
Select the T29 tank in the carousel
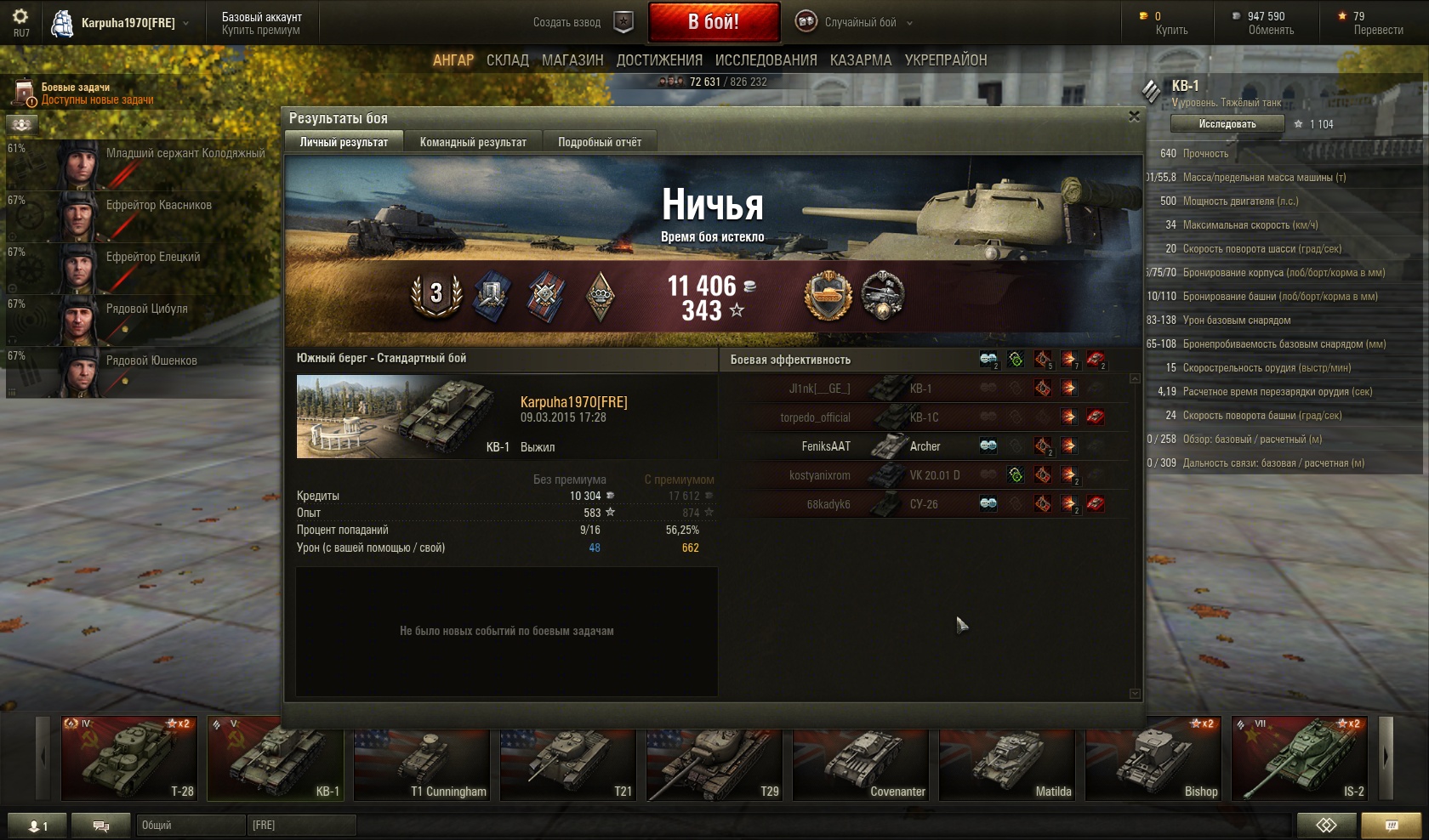click(x=714, y=758)
